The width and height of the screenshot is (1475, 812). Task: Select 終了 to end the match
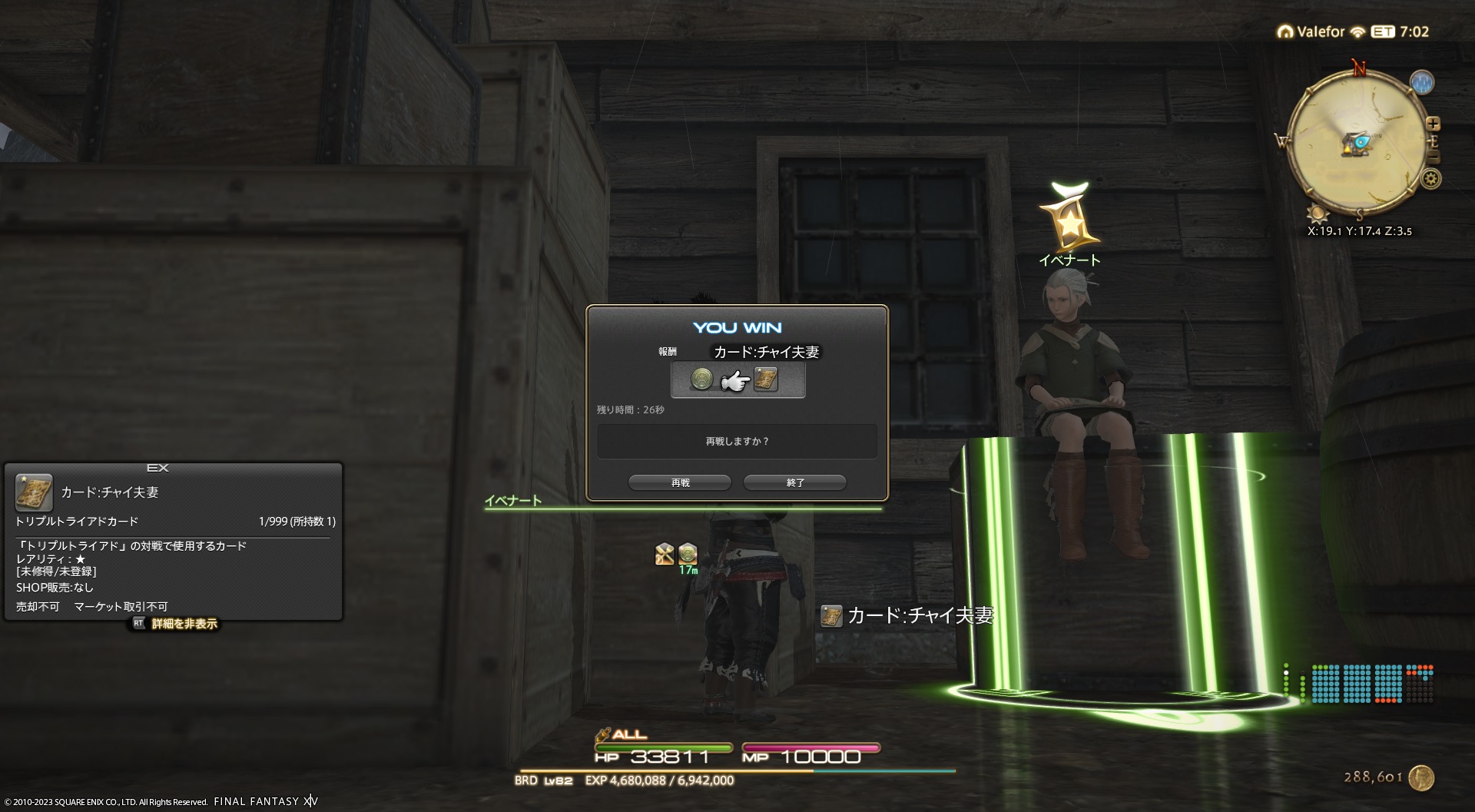tap(795, 482)
